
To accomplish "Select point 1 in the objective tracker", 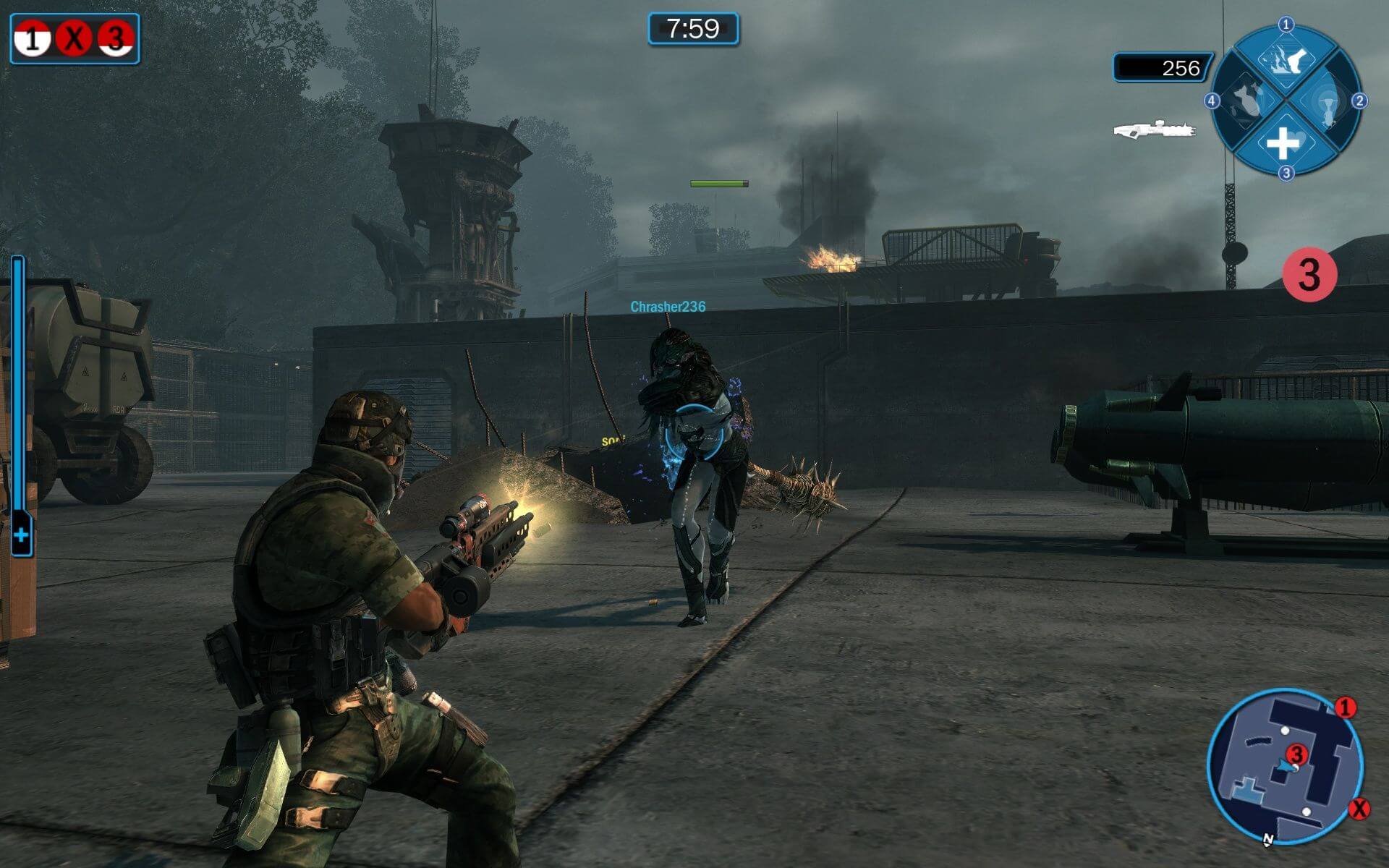I will (33, 39).
